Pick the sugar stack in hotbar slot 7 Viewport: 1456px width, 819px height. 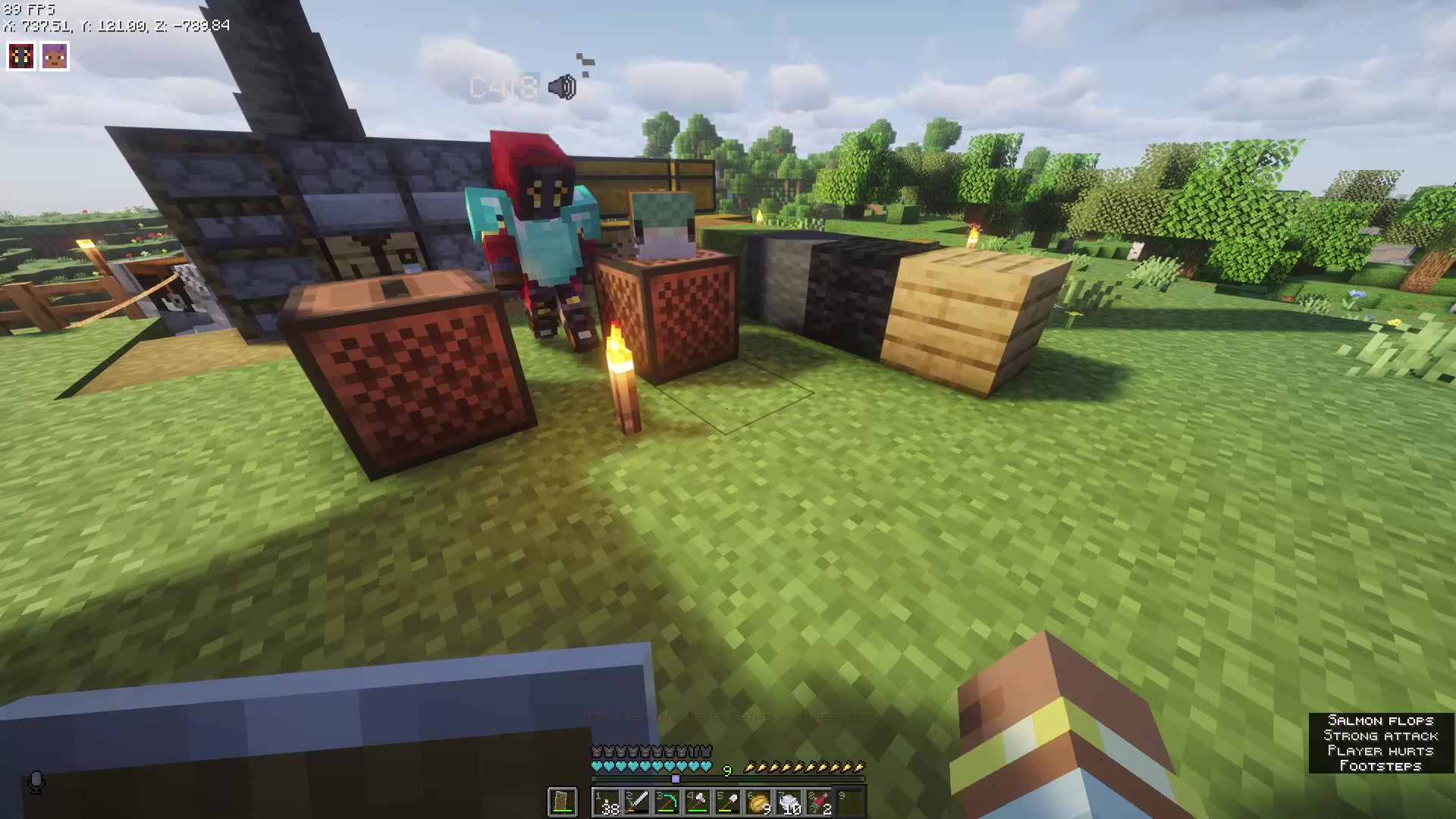[x=789, y=802]
